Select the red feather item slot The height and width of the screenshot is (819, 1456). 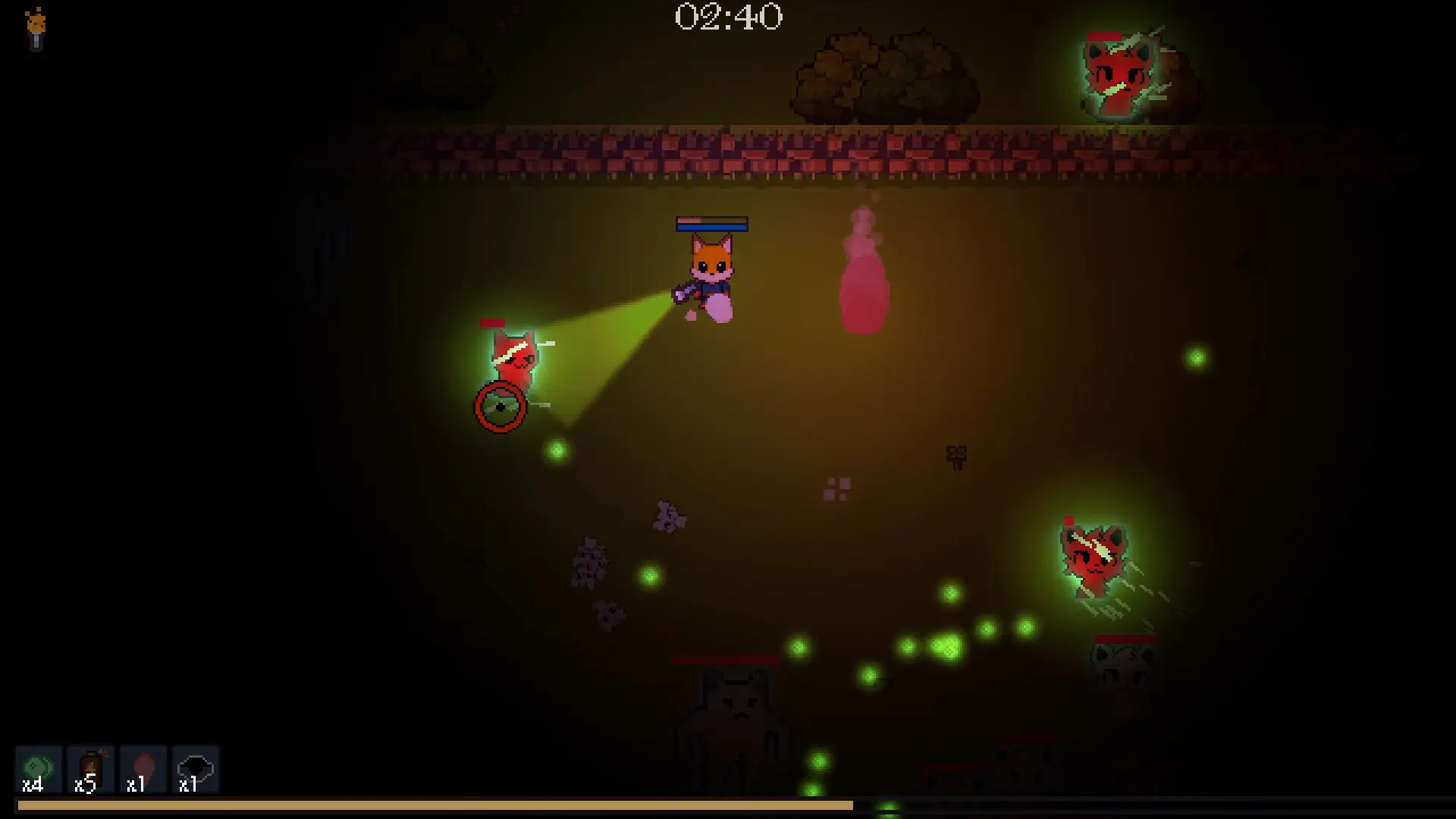click(x=143, y=769)
